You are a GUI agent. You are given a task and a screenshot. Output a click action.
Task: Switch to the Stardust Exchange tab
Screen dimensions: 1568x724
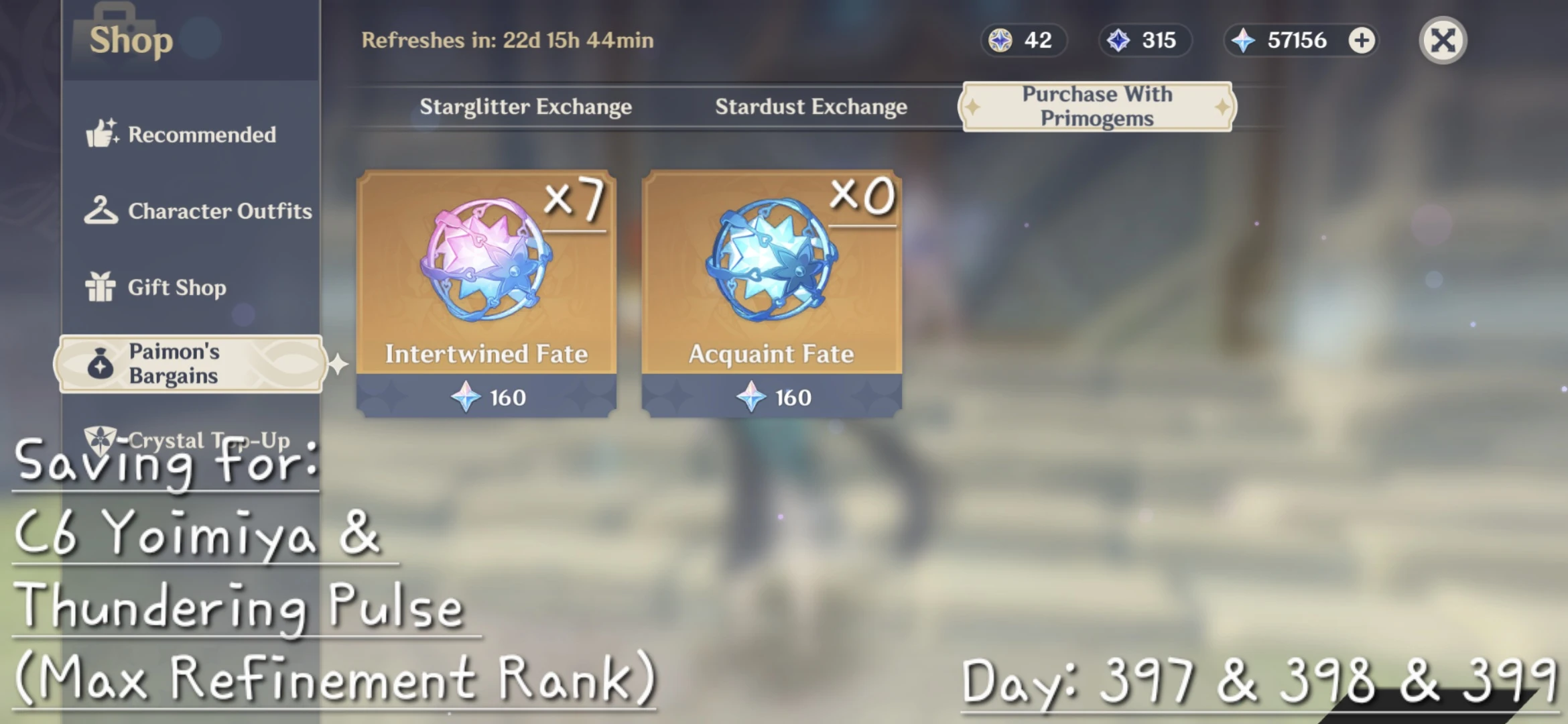(x=811, y=107)
